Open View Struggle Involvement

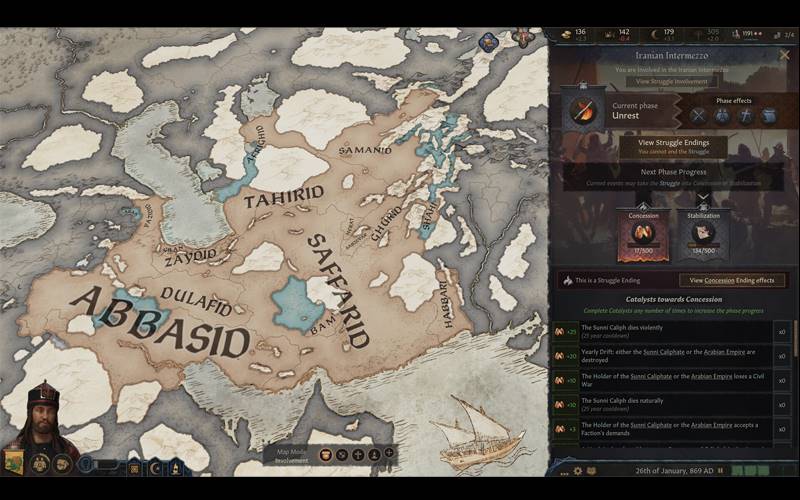click(672, 81)
